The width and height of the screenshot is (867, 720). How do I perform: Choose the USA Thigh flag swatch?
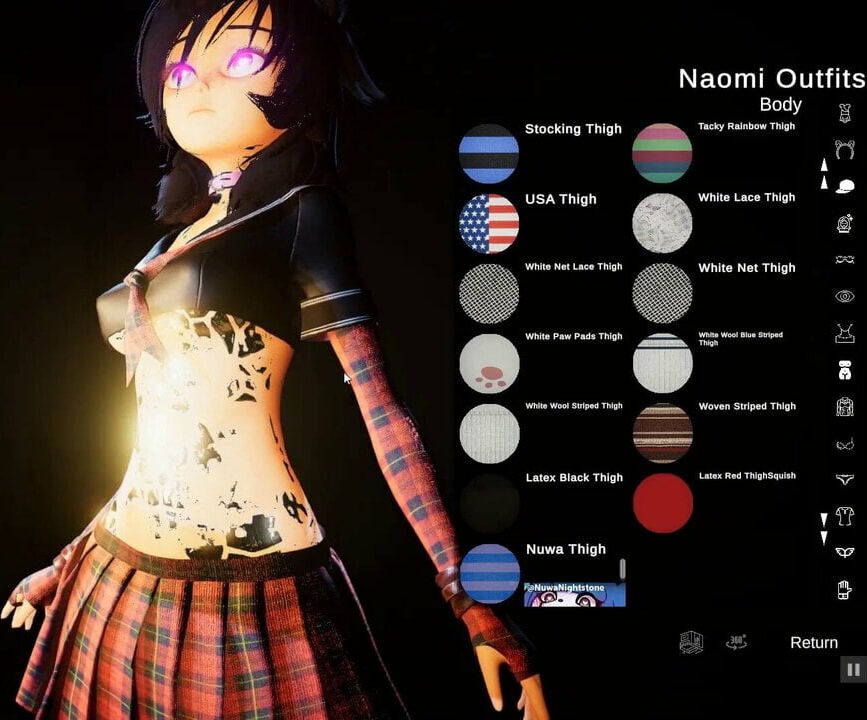[489, 224]
